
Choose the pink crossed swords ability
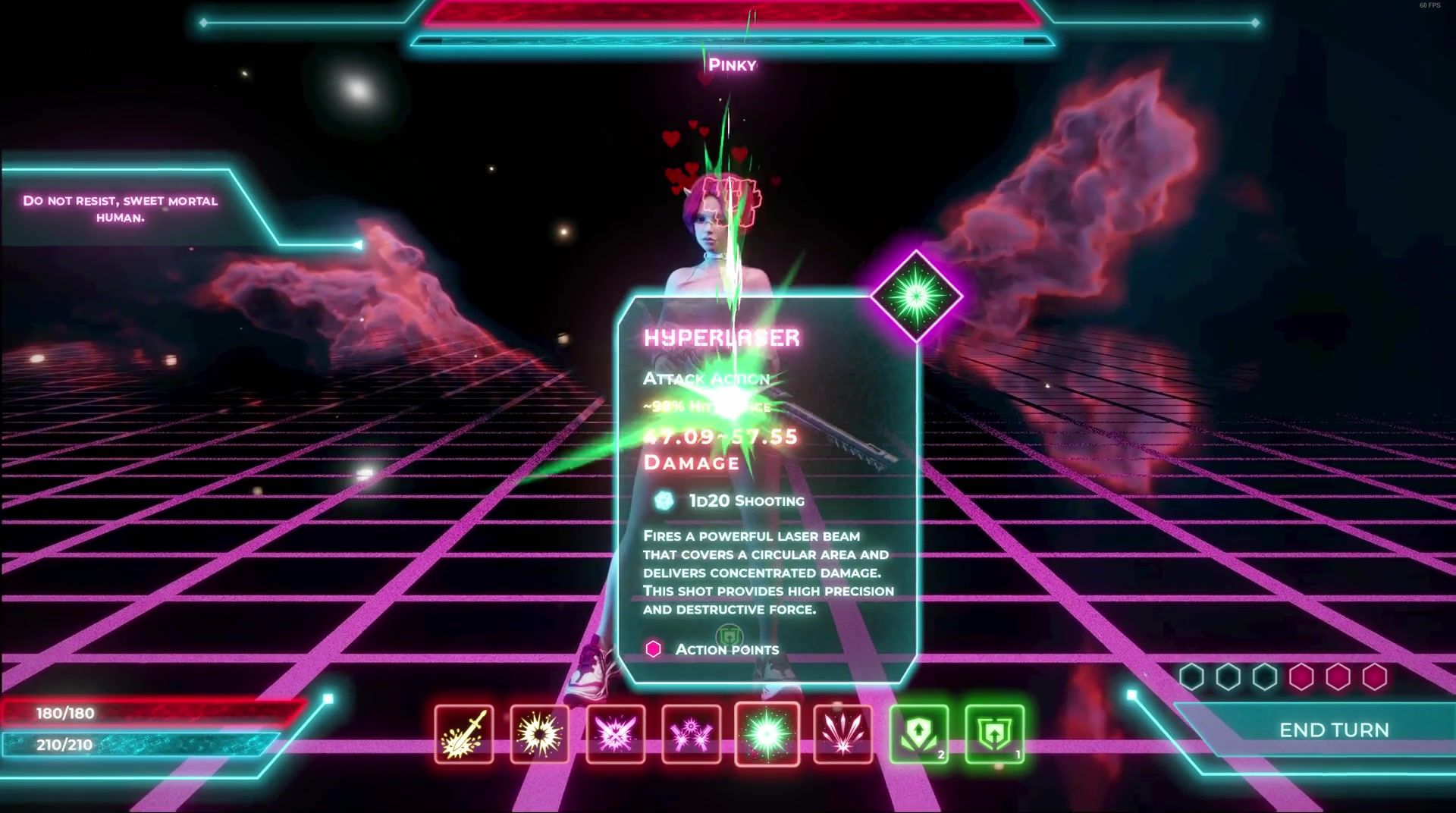tap(615, 734)
